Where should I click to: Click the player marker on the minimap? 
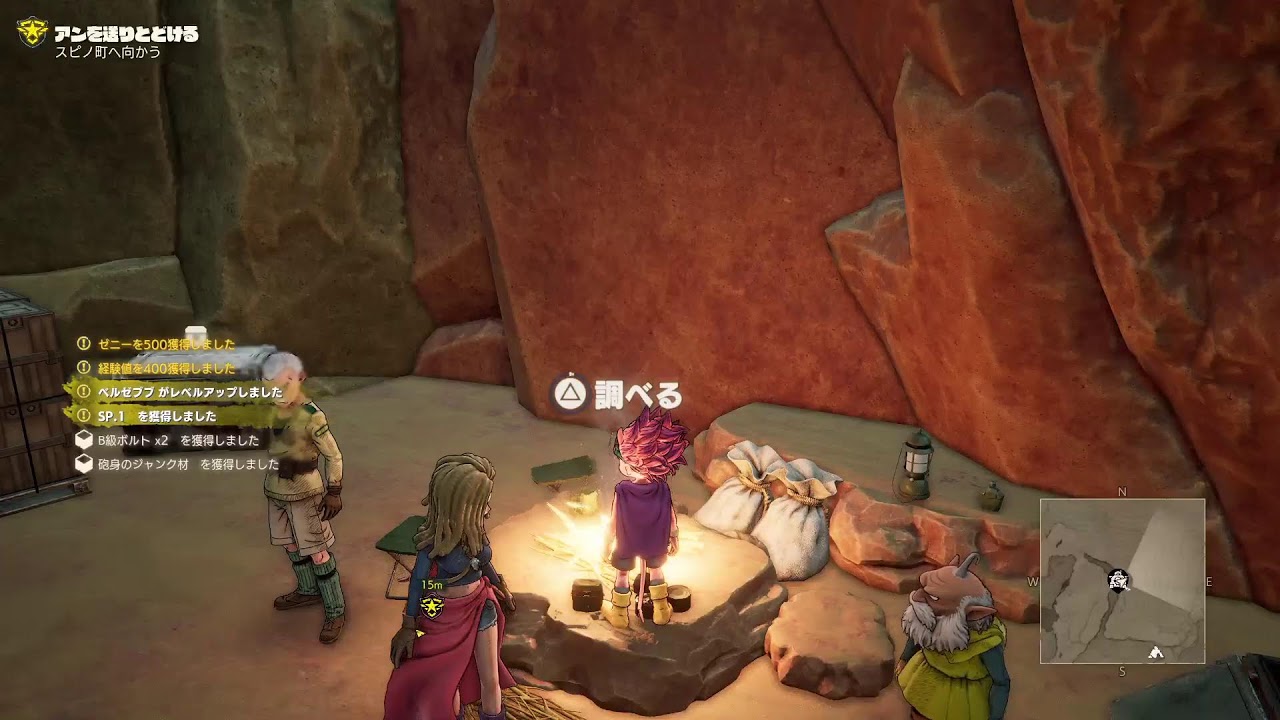click(x=1119, y=580)
